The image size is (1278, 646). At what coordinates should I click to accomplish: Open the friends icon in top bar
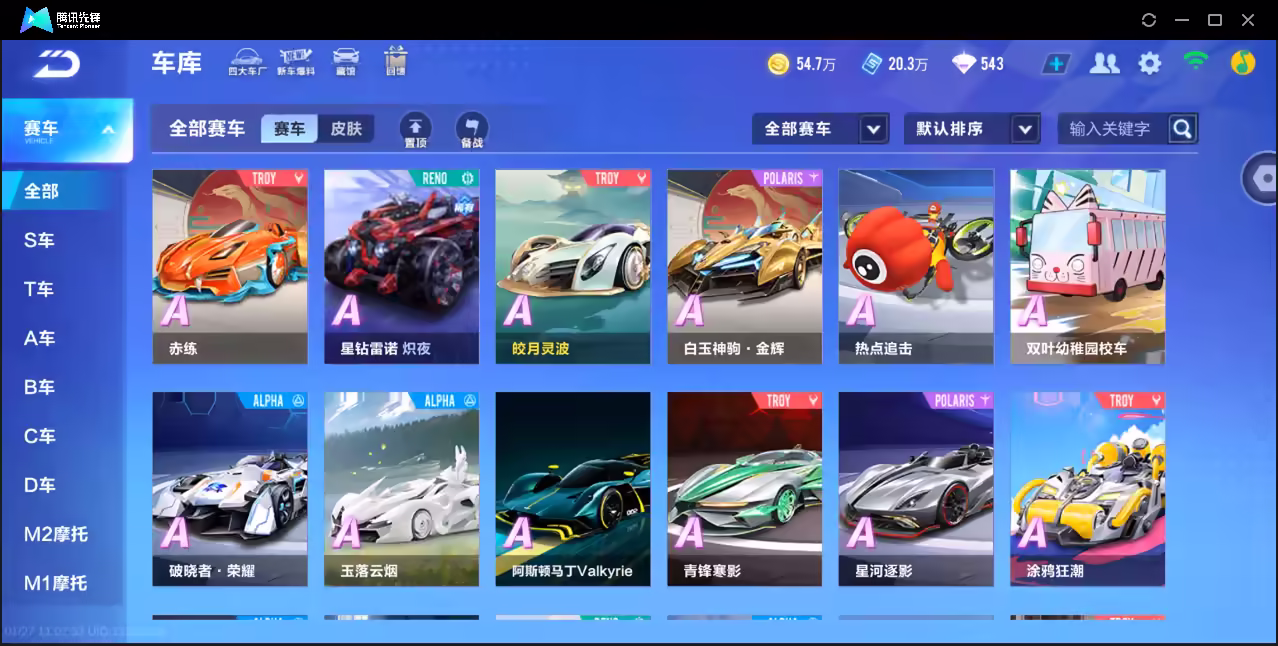[x=1104, y=64]
